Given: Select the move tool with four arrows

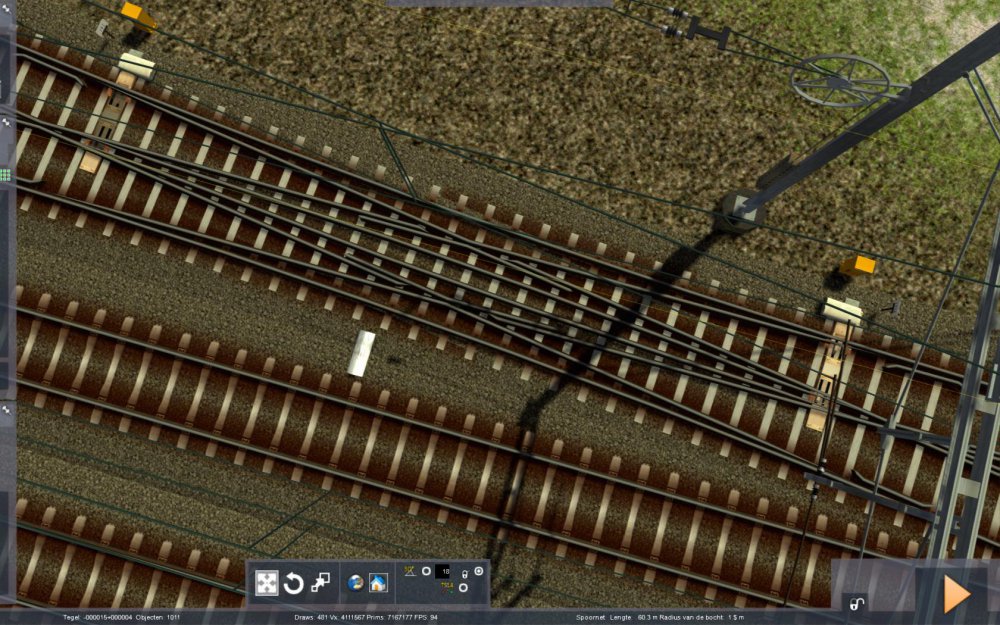Looking at the screenshot, I should click(x=267, y=583).
